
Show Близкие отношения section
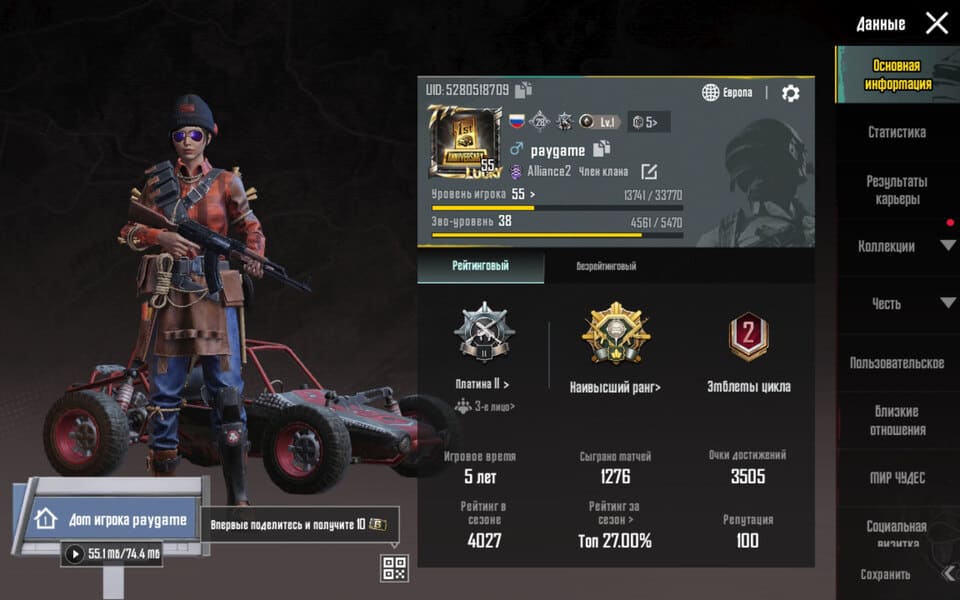tap(896, 420)
